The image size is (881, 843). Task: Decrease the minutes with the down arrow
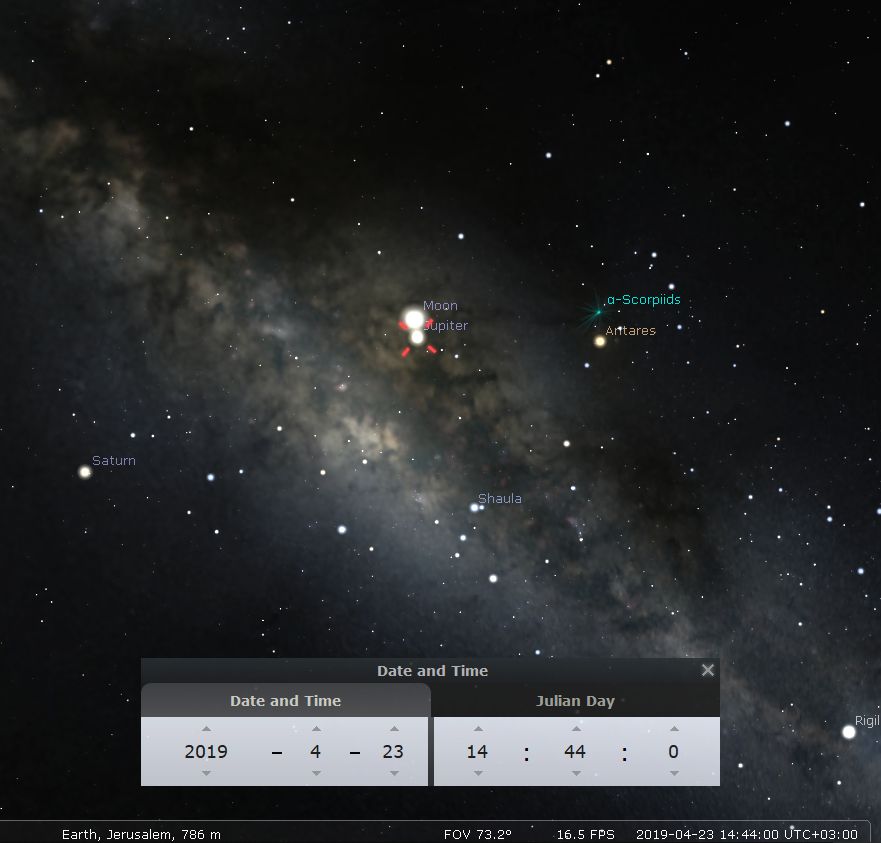point(575,773)
